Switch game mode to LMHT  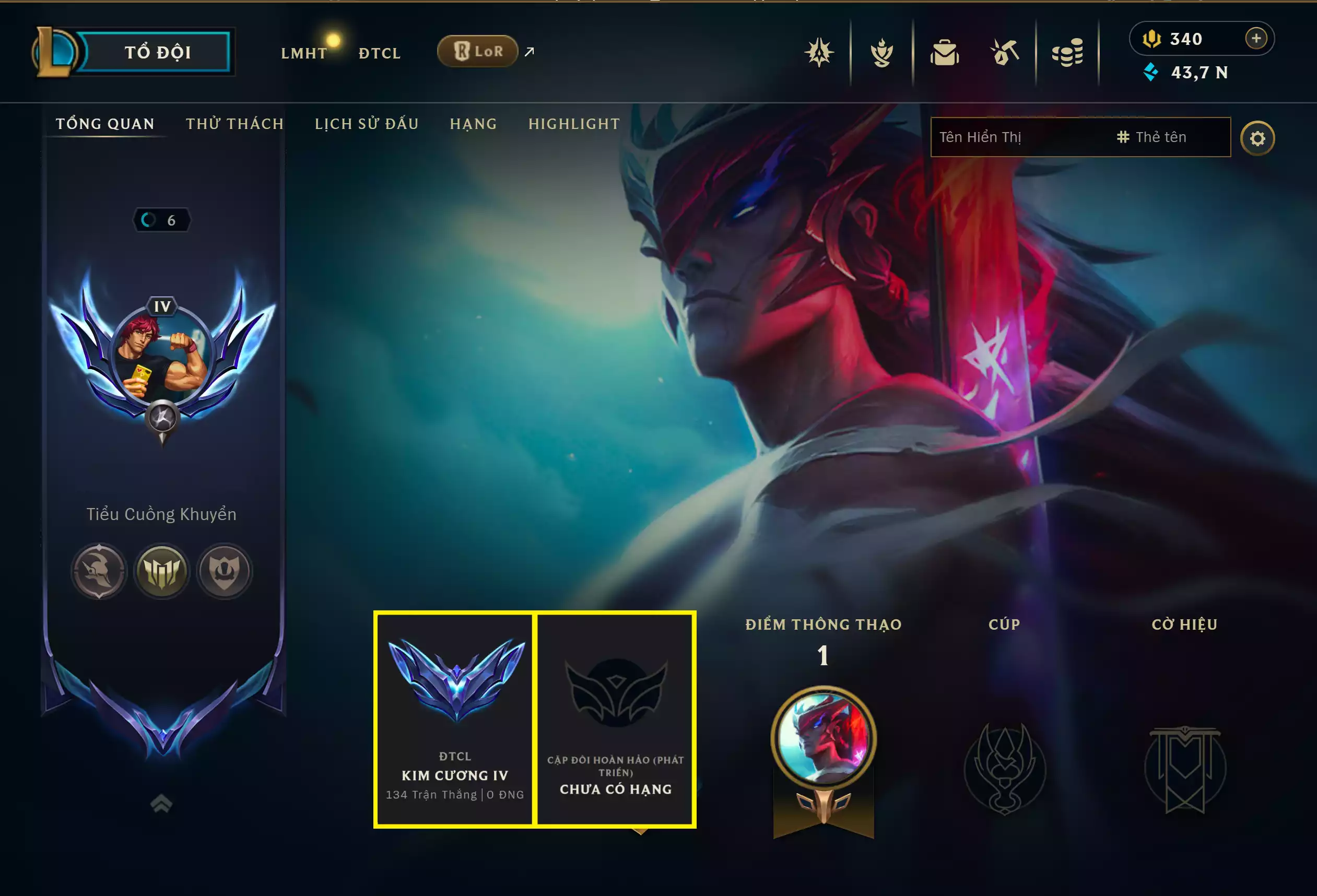tap(304, 53)
